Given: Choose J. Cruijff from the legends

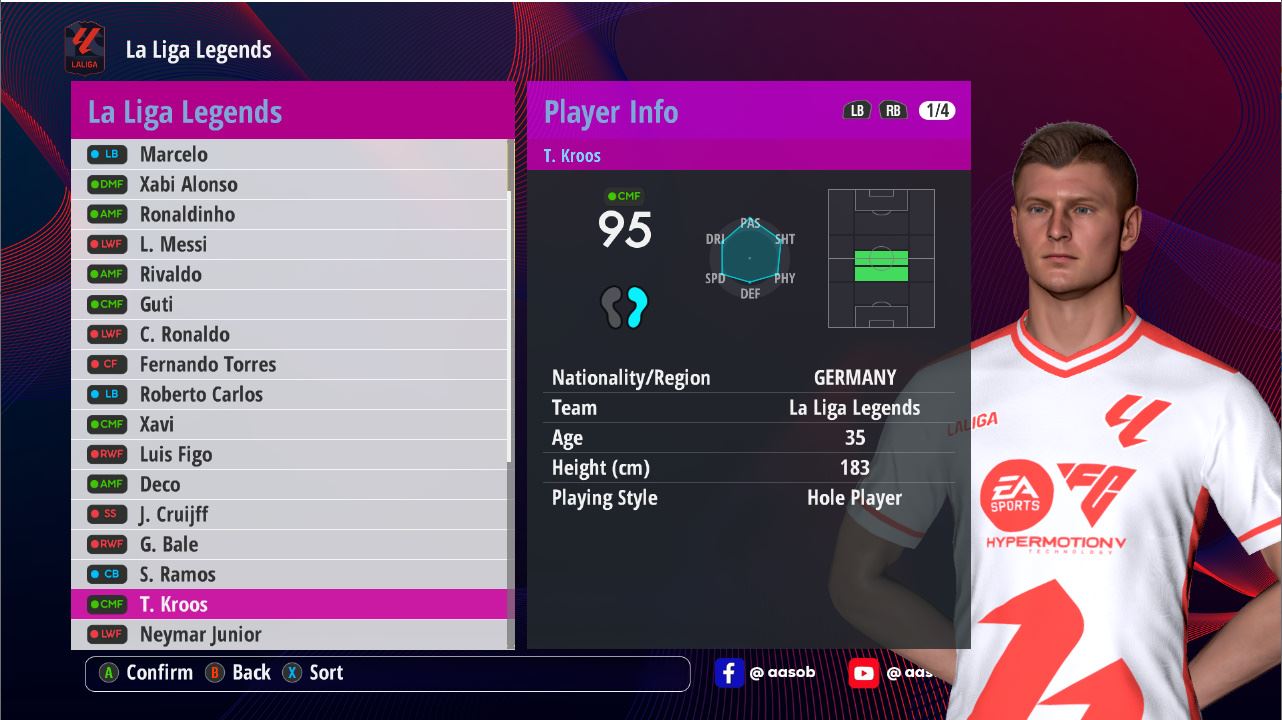Looking at the screenshot, I should [x=290, y=514].
